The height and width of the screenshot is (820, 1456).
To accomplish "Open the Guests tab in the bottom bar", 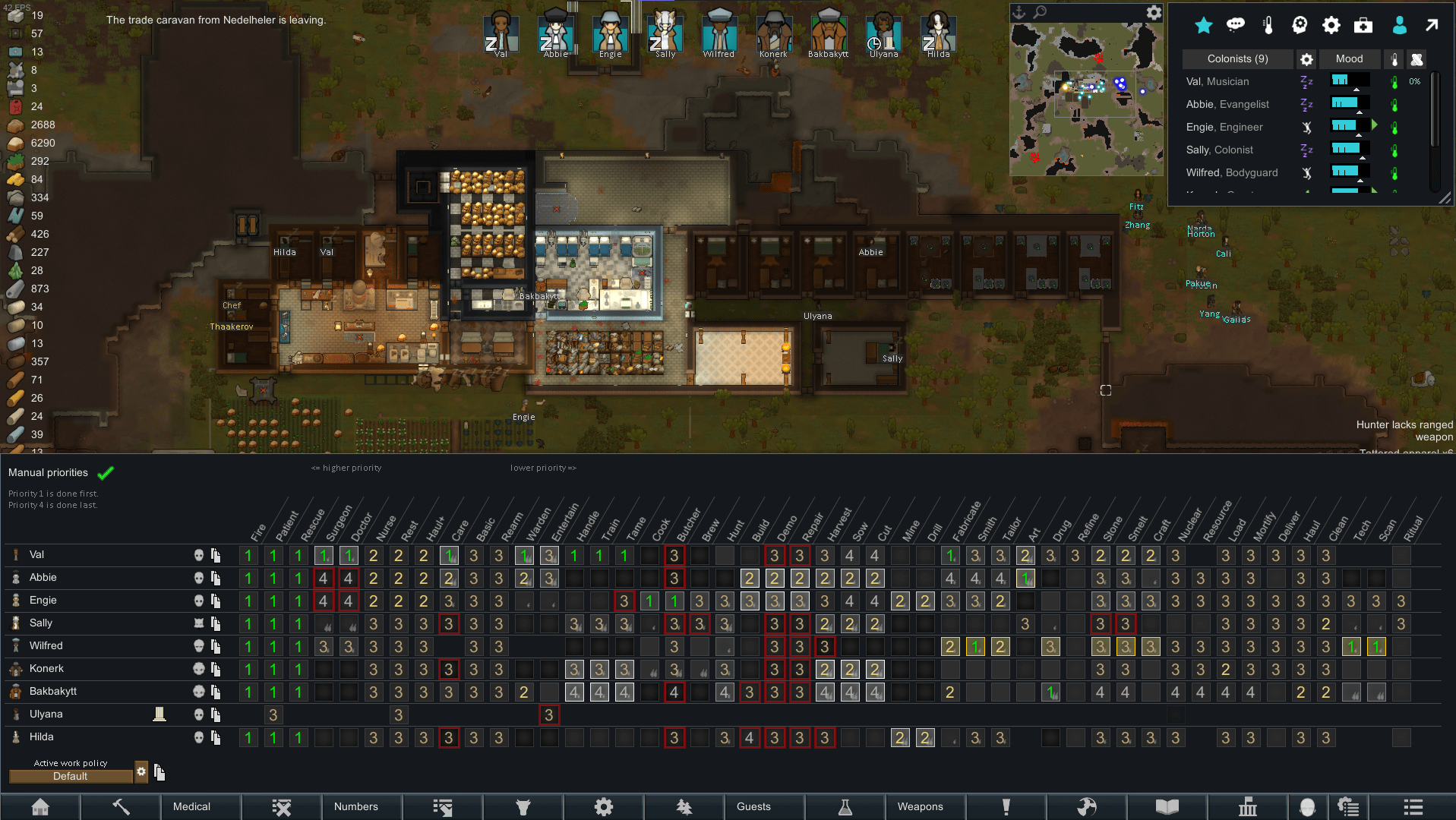I will 753,806.
